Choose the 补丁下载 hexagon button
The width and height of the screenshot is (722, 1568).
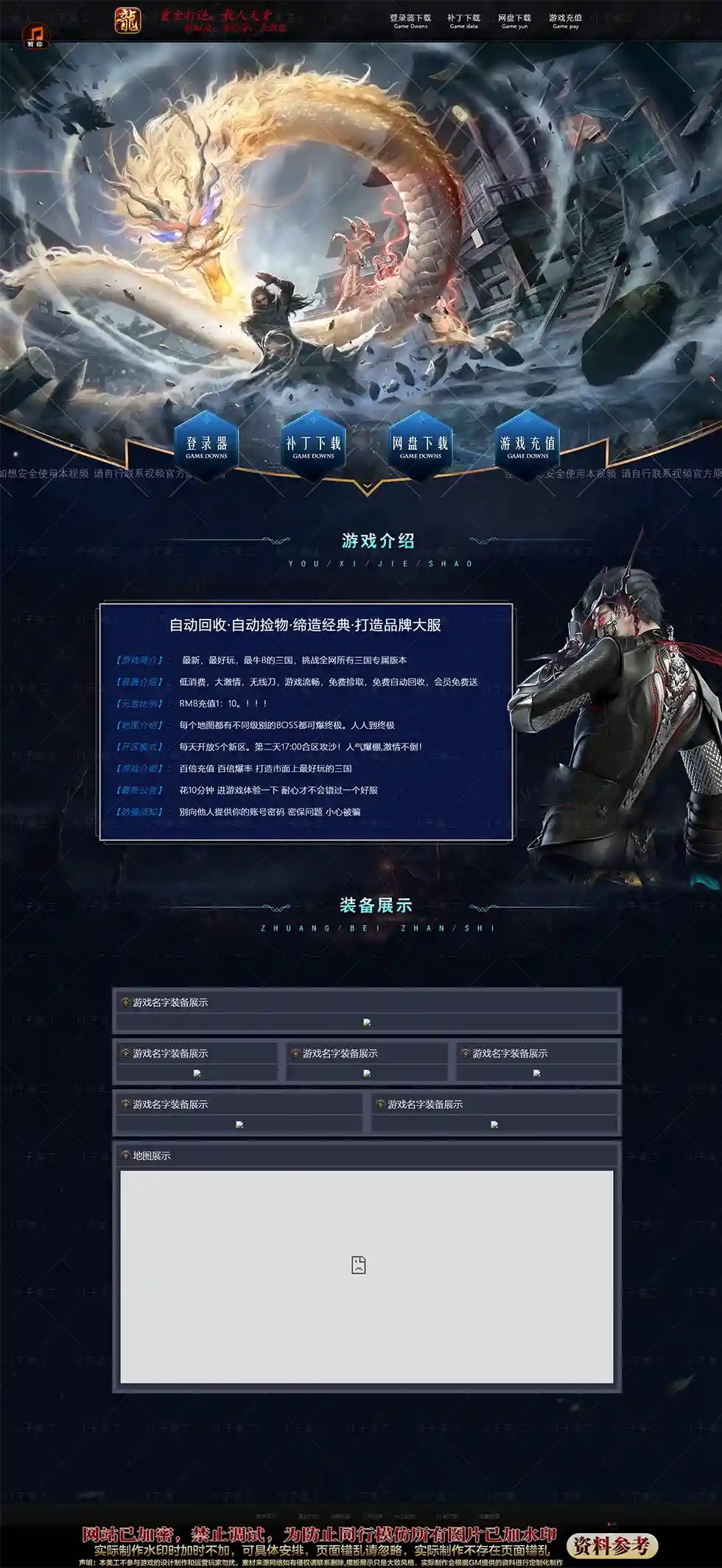(x=314, y=446)
